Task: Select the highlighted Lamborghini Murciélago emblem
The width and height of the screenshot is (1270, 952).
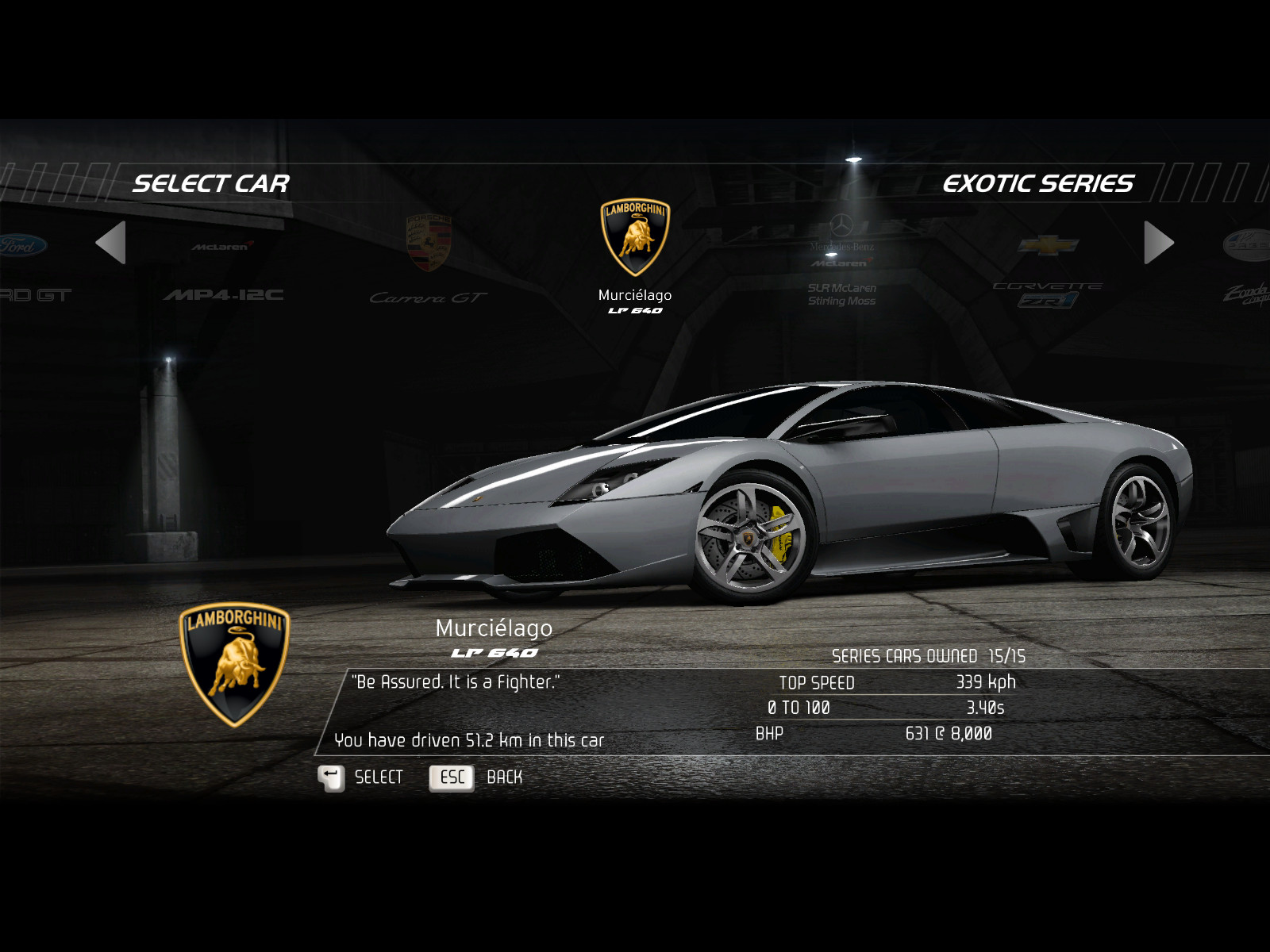Action: (635, 238)
